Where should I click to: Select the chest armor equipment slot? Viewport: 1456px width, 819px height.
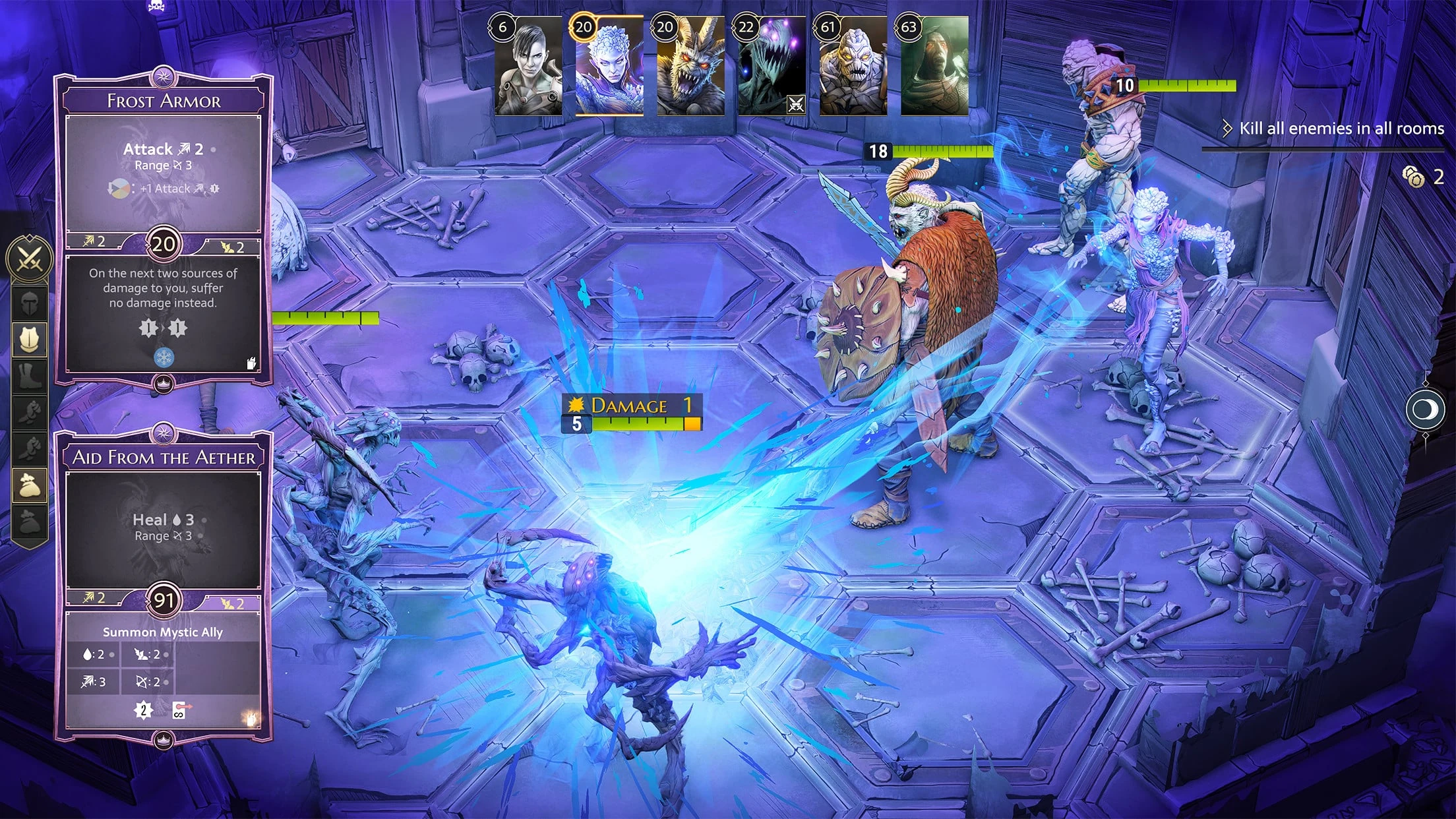click(x=29, y=340)
